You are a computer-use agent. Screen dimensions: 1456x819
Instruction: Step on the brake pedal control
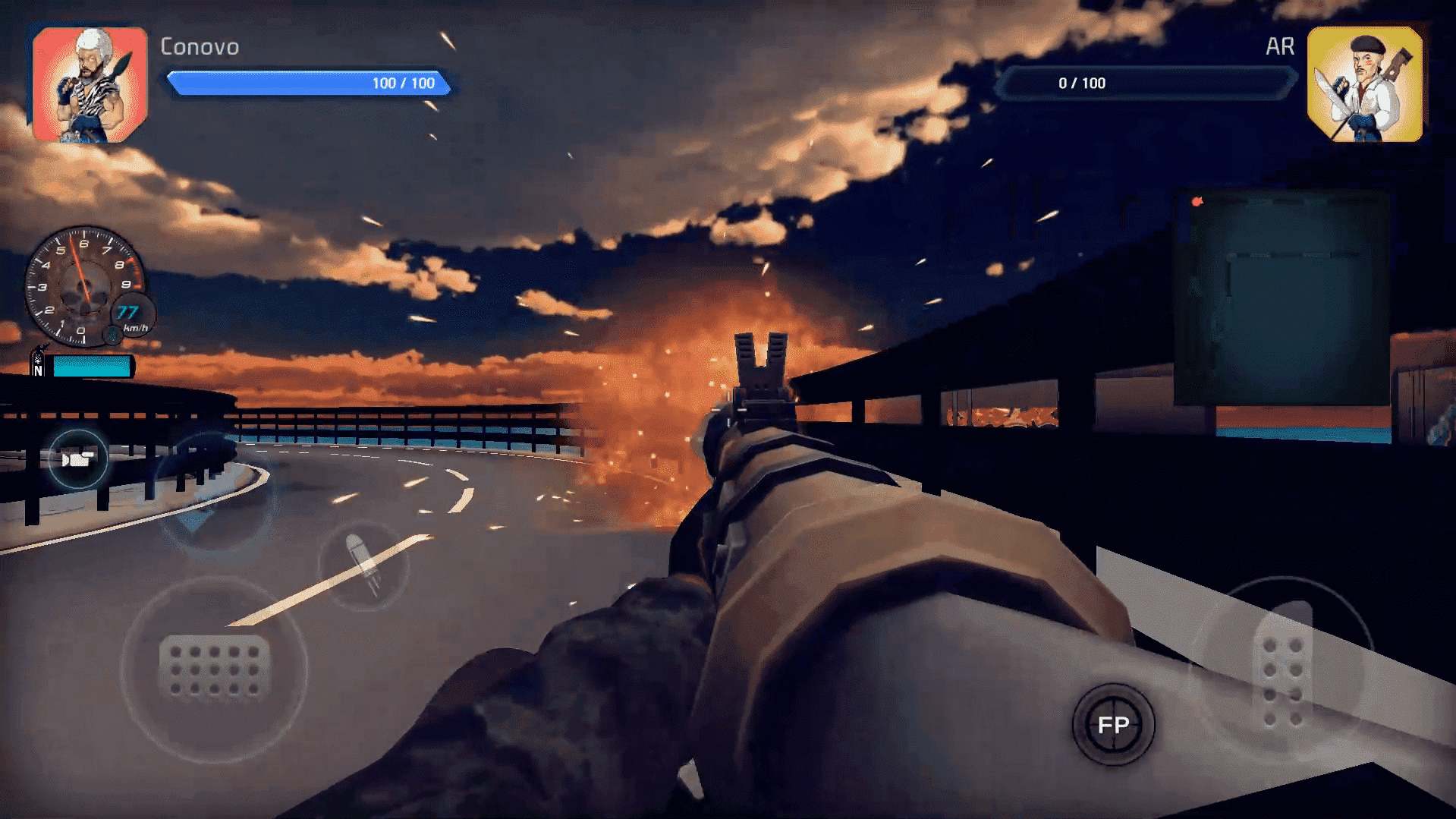point(215,667)
